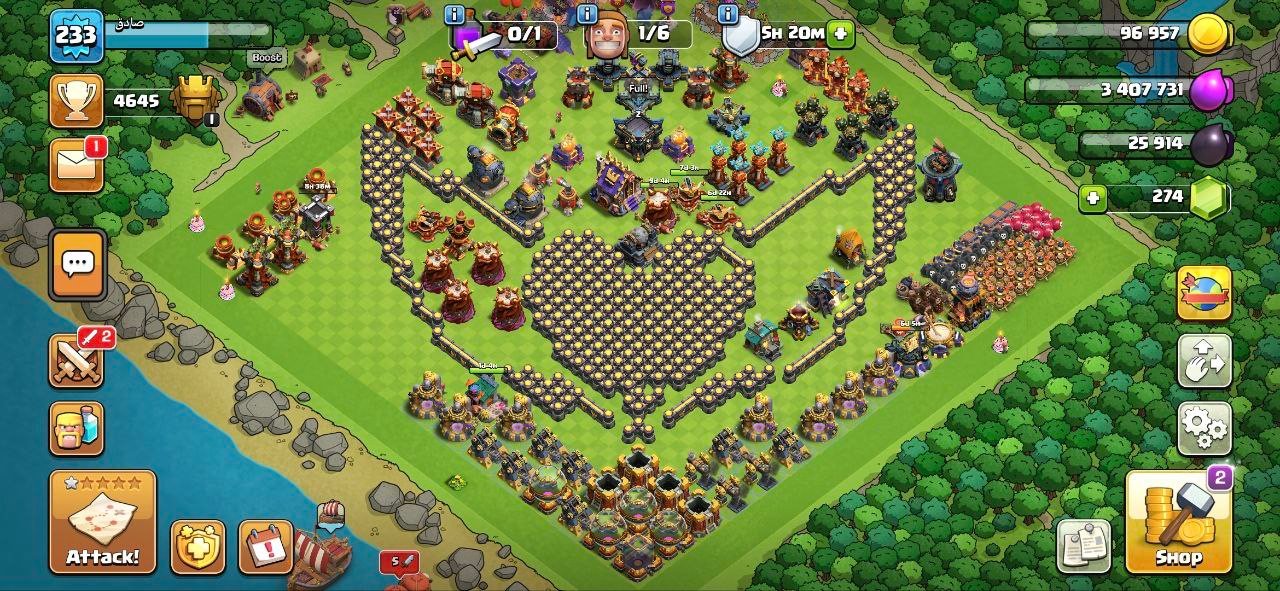Show info for the 5h 20m shield

[x=728, y=14]
